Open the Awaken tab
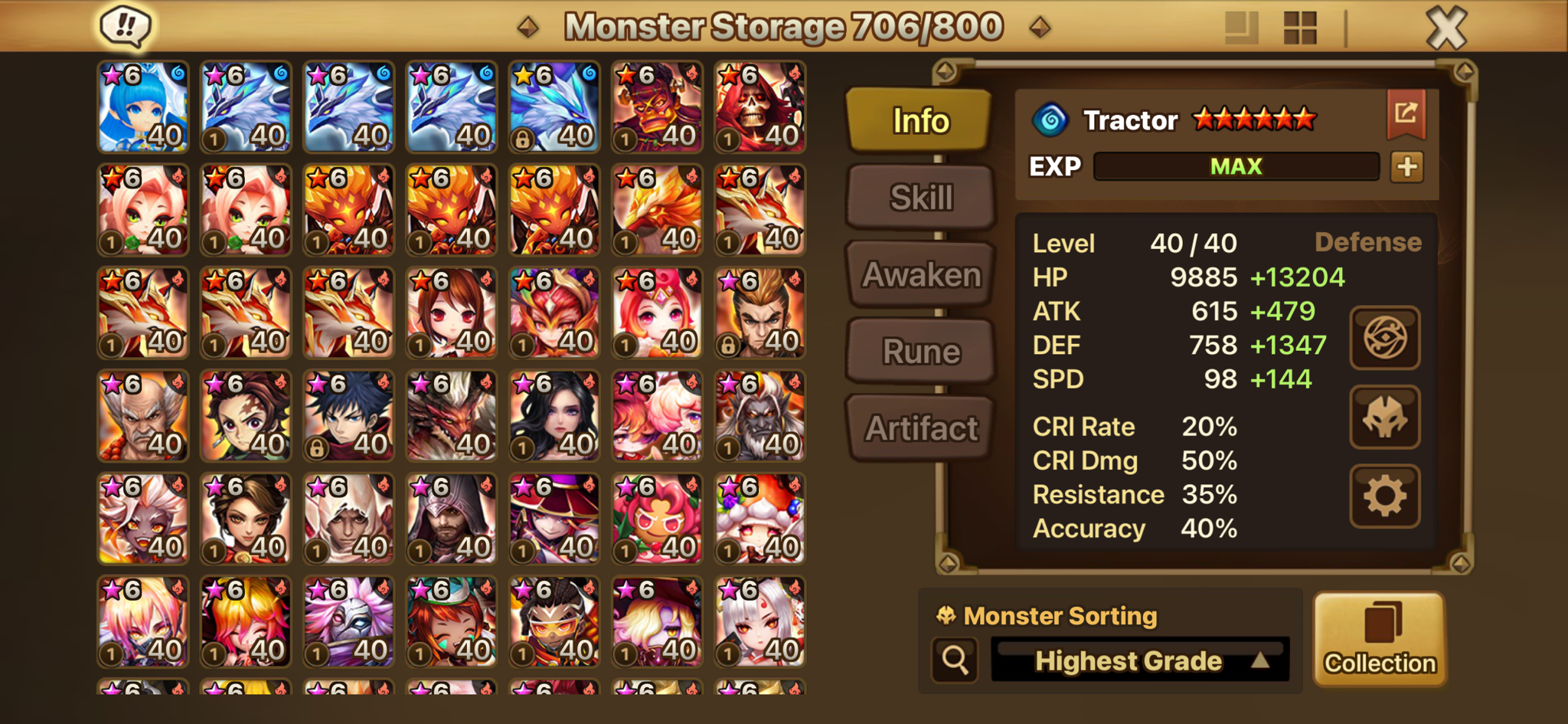Screen dimensions: 1568x724 pos(921,274)
